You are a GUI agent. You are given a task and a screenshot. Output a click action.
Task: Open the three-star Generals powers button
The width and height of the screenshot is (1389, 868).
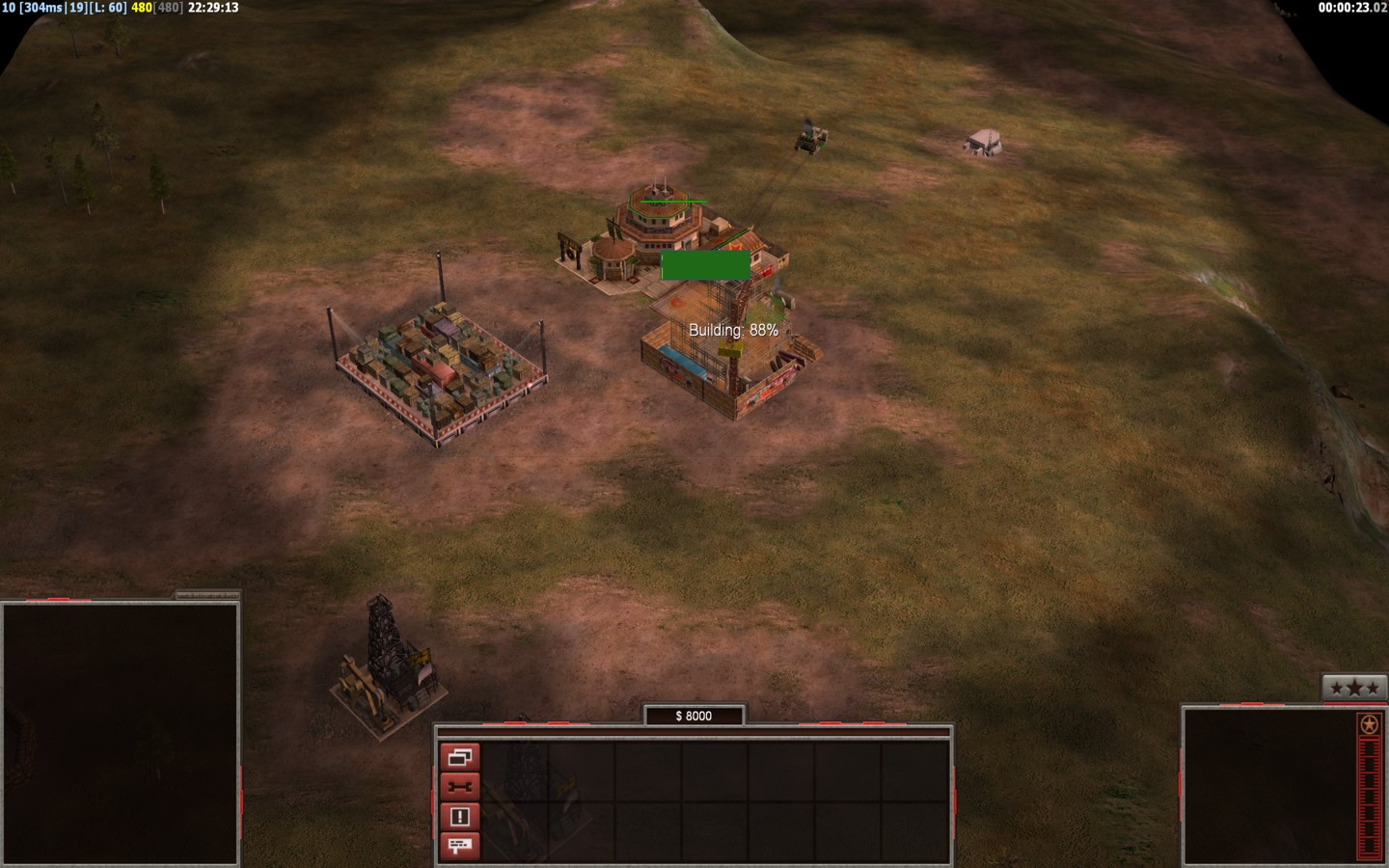point(1353,688)
